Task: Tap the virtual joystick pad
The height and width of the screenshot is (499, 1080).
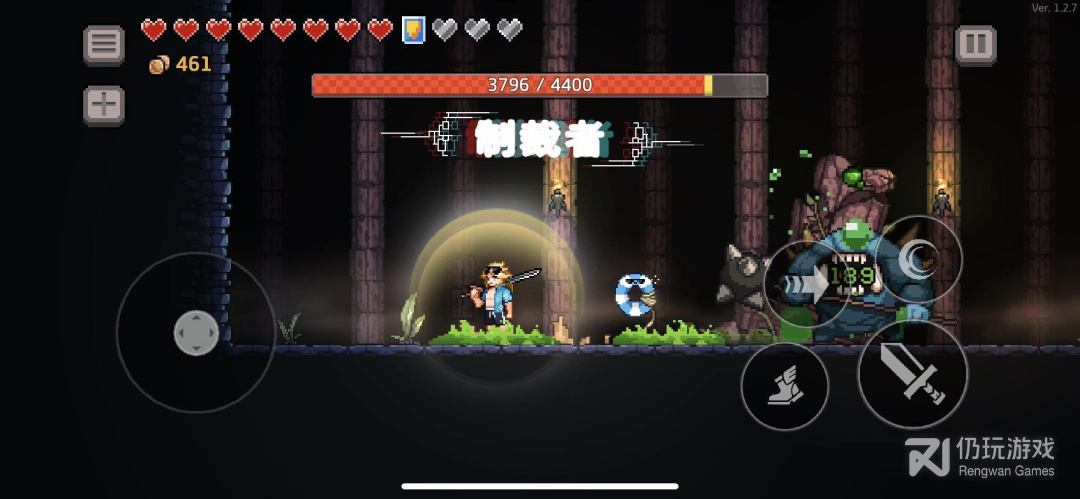Action: point(196,332)
